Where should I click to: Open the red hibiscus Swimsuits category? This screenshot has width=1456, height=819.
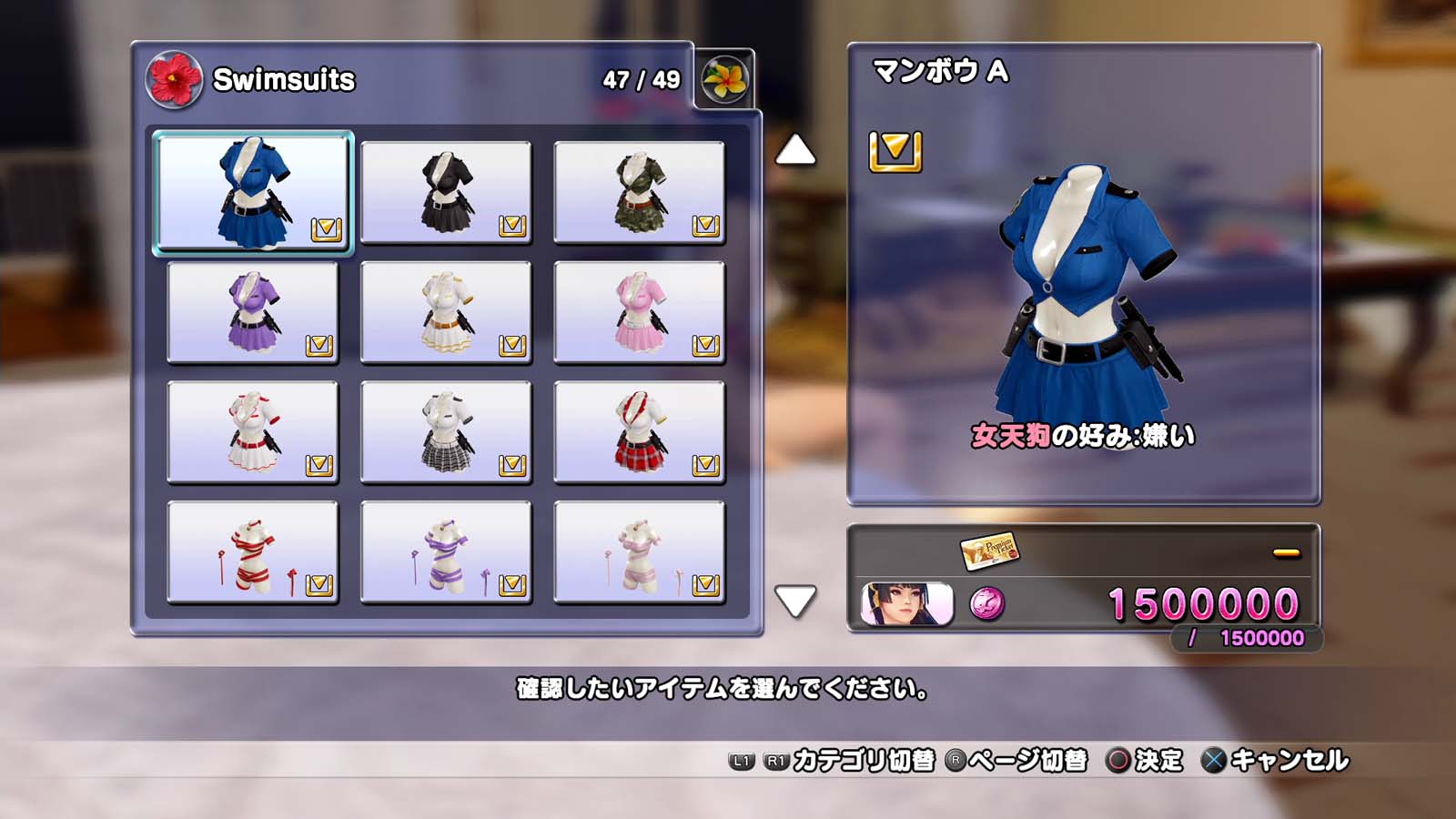point(174,79)
